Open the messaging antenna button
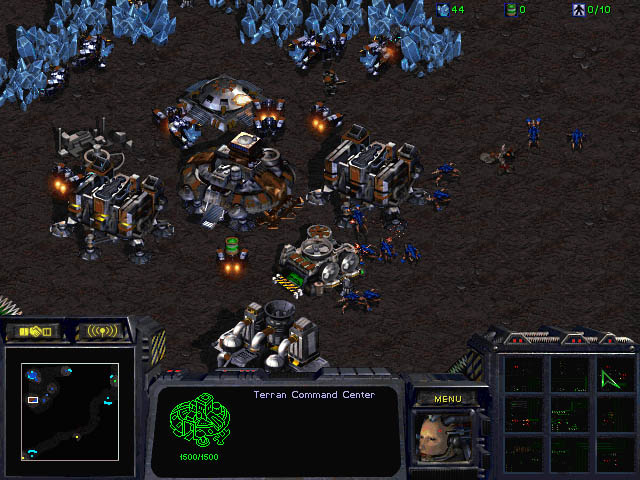The height and width of the screenshot is (480, 640). [103, 331]
